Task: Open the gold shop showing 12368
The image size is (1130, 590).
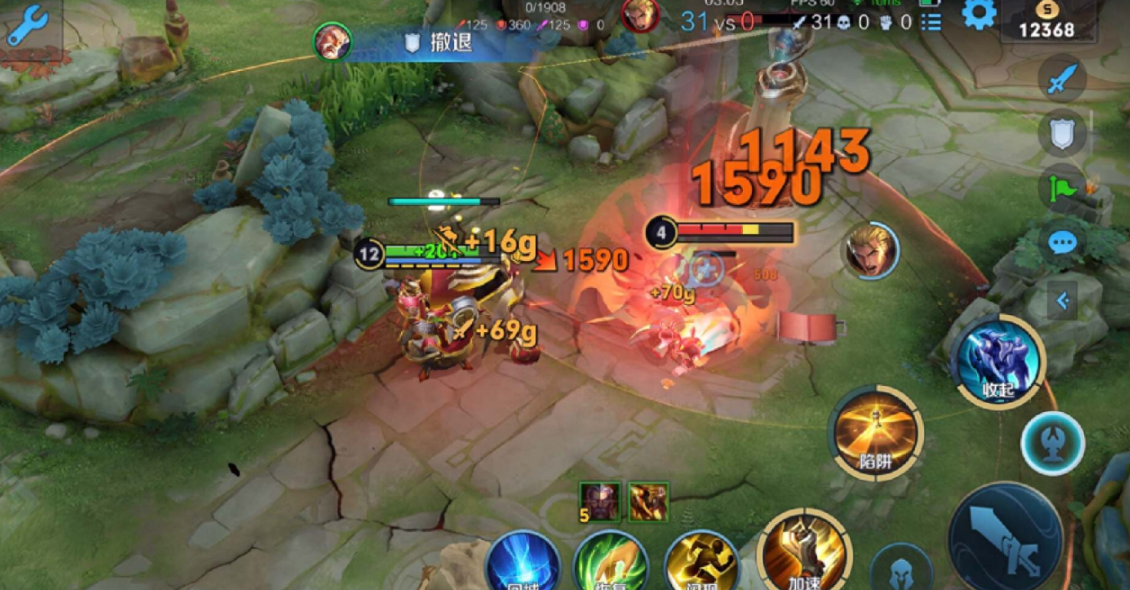Action: point(1046,21)
